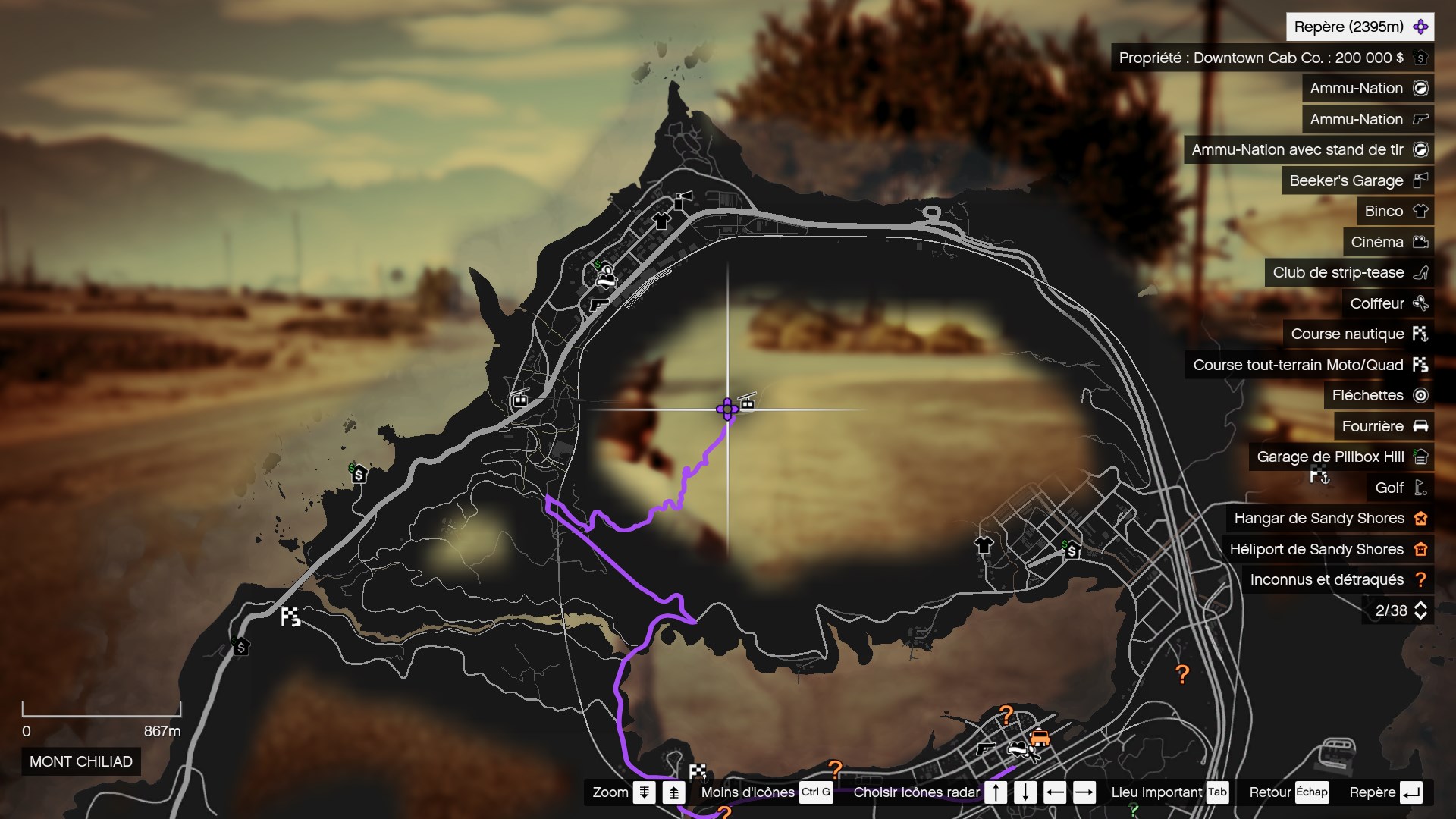Click the purple waypoint marker at the map center

(x=727, y=408)
